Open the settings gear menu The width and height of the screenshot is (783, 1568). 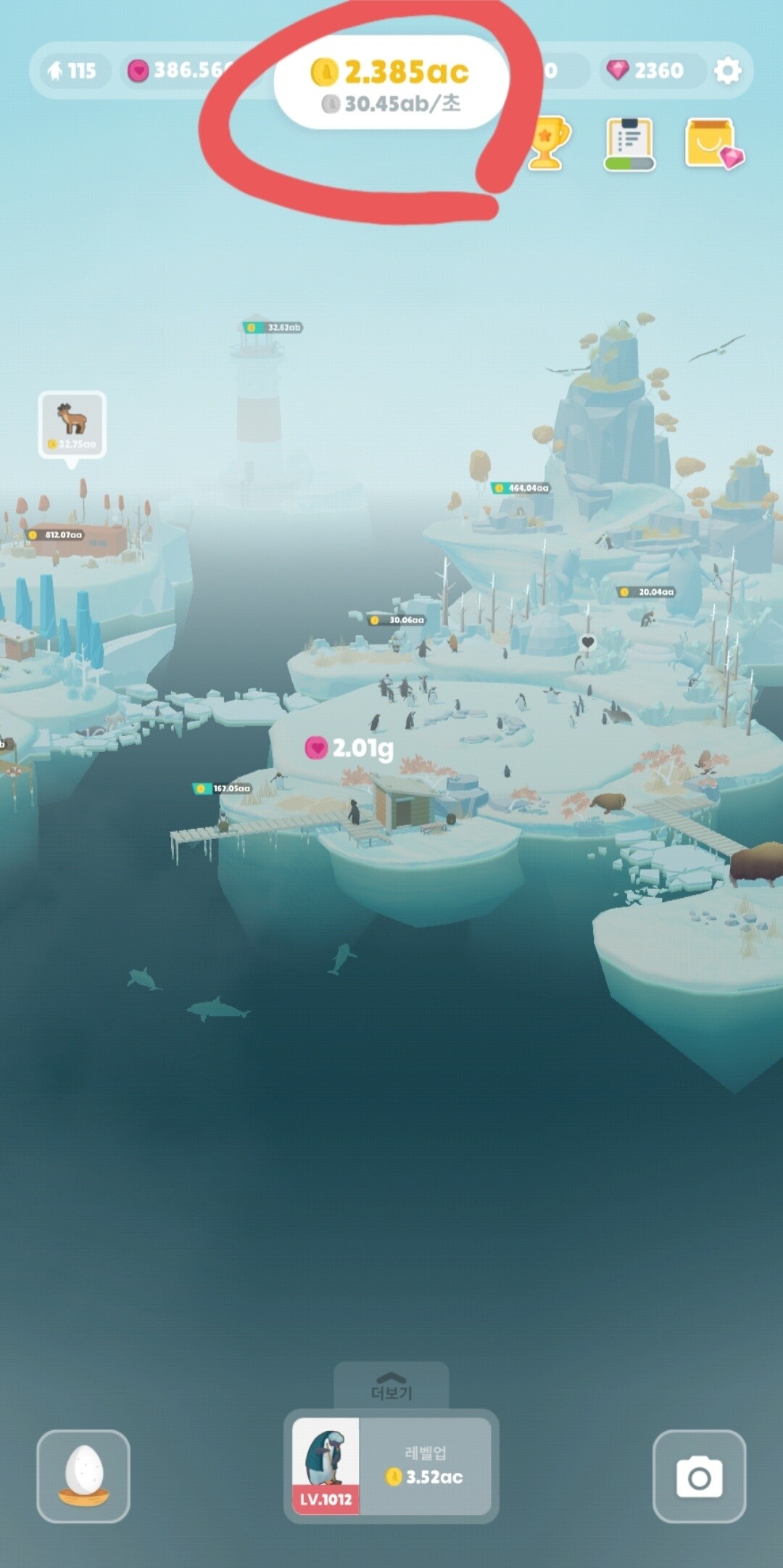click(x=727, y=70)
